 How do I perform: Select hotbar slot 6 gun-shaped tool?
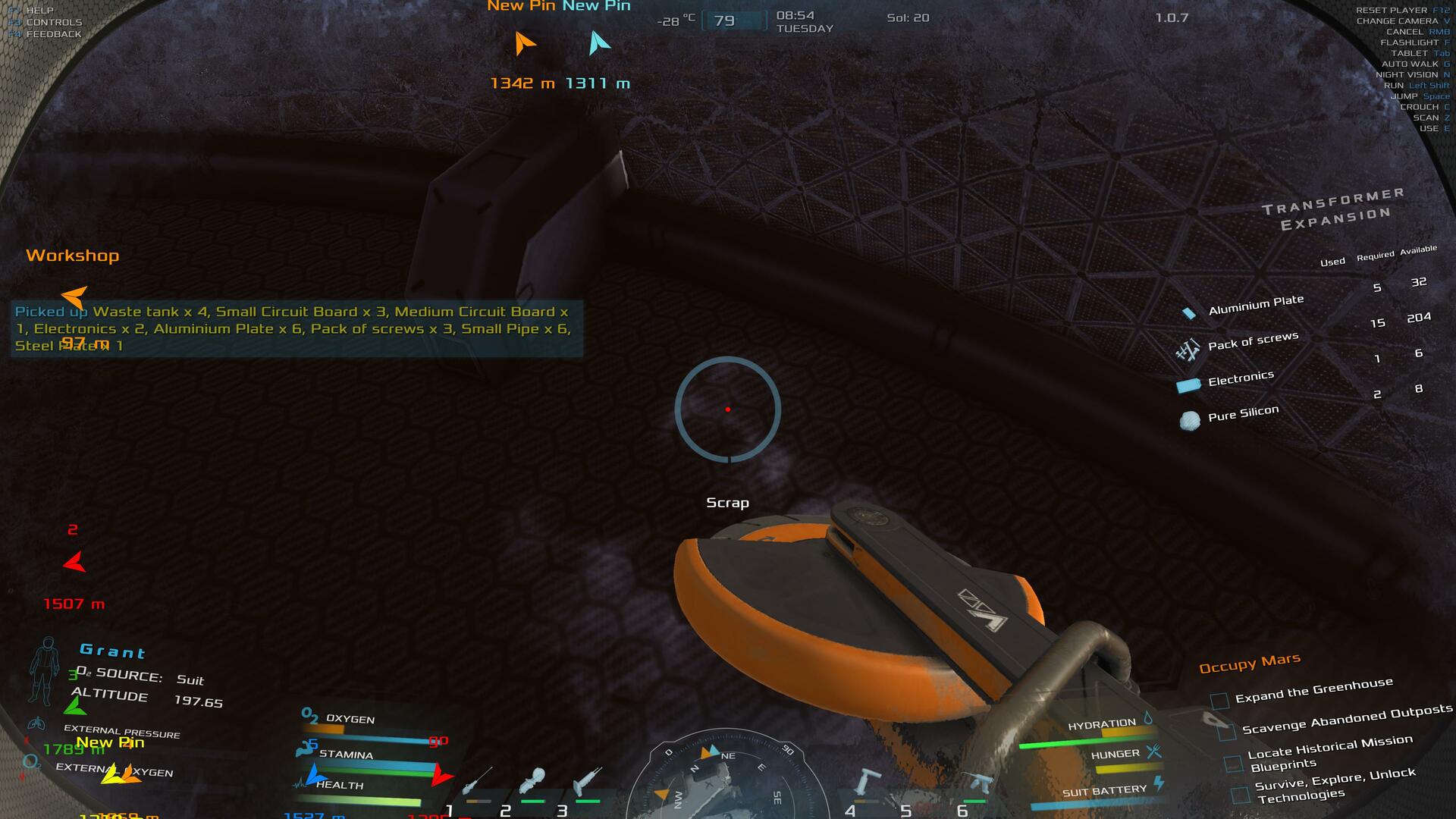977,783
